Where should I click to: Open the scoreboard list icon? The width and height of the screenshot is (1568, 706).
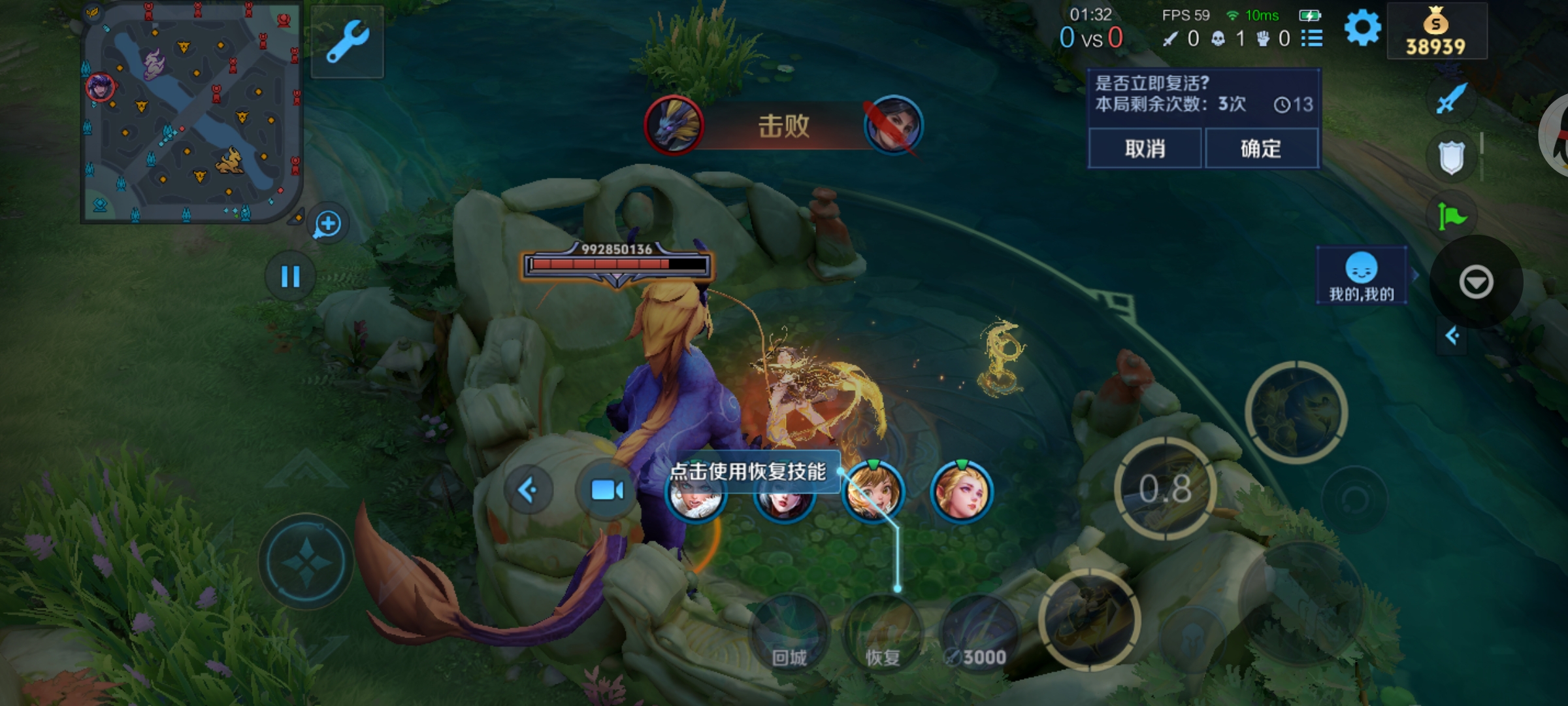click(1312, 39)
